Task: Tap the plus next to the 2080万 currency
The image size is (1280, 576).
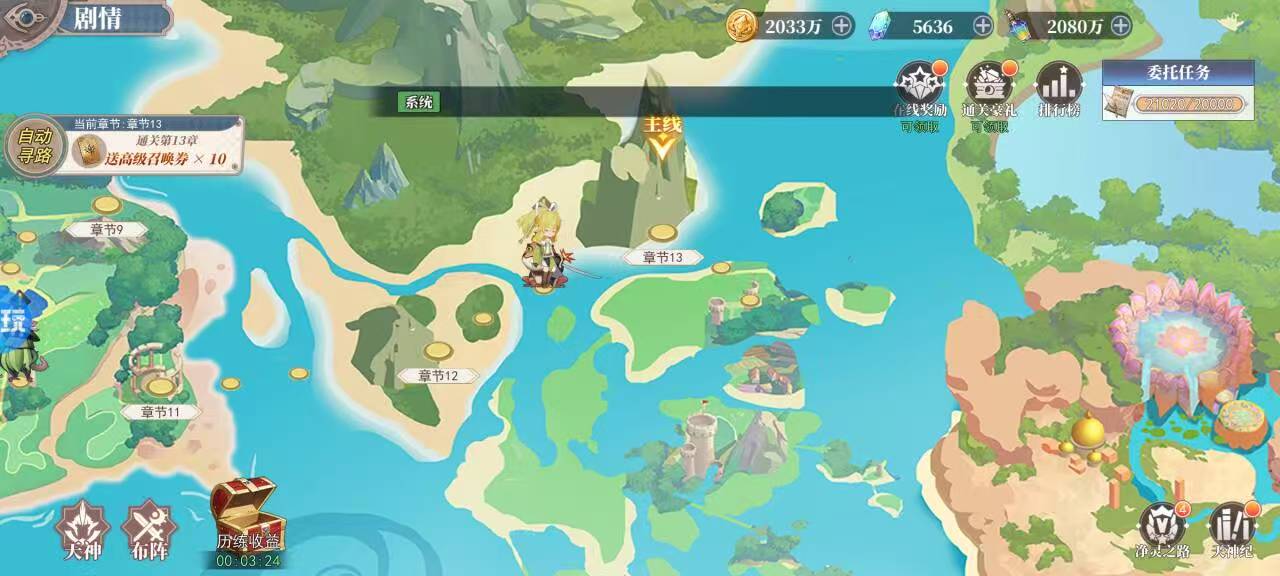Action: (1121, 26)
